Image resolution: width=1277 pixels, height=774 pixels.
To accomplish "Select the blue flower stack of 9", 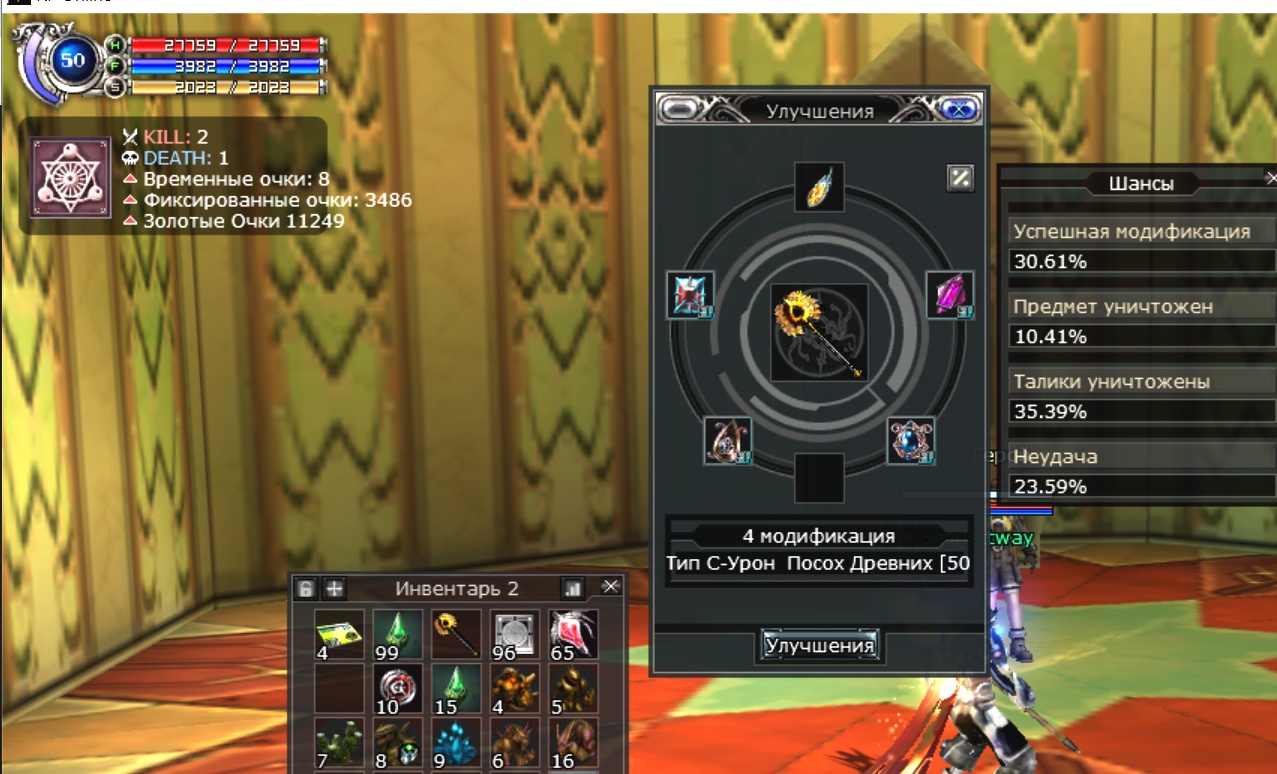I will point(457,744).
